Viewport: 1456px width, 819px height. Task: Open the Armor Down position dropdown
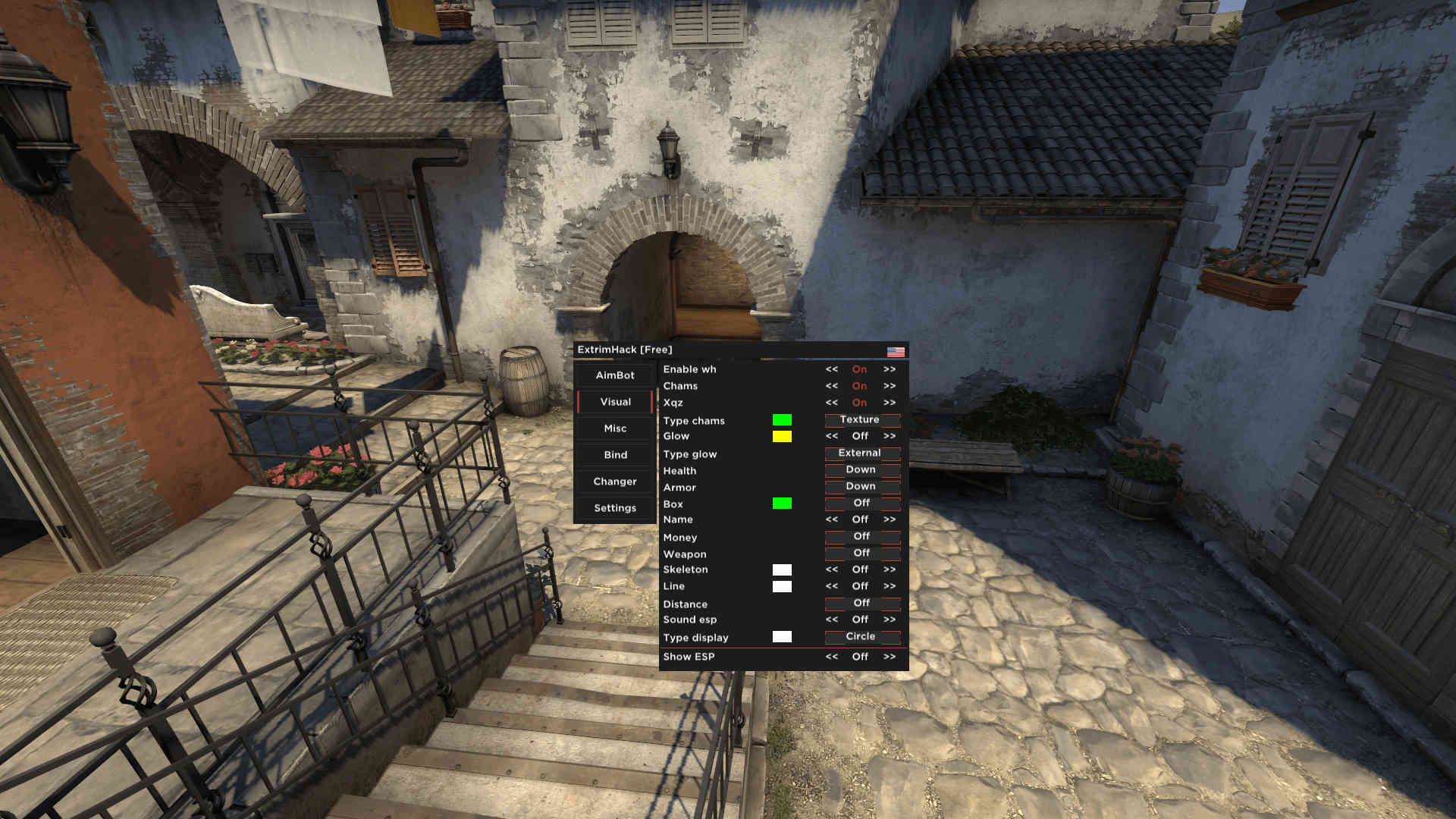pyautogui.click(x=861, y=486)
